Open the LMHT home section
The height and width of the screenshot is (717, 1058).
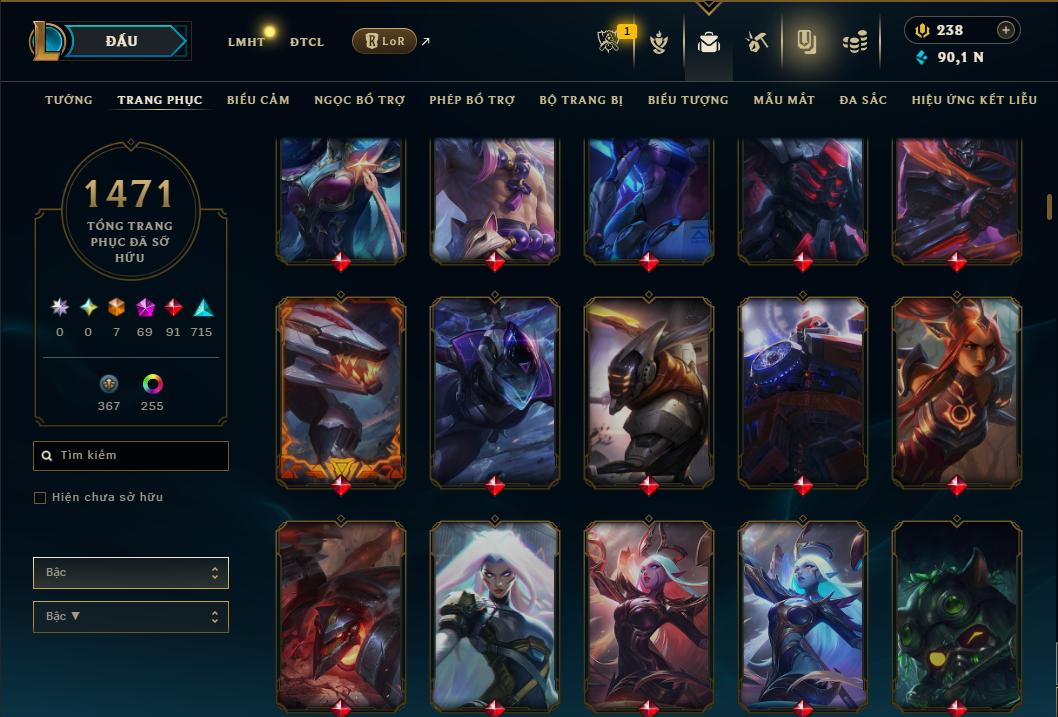tap(246, 42)
